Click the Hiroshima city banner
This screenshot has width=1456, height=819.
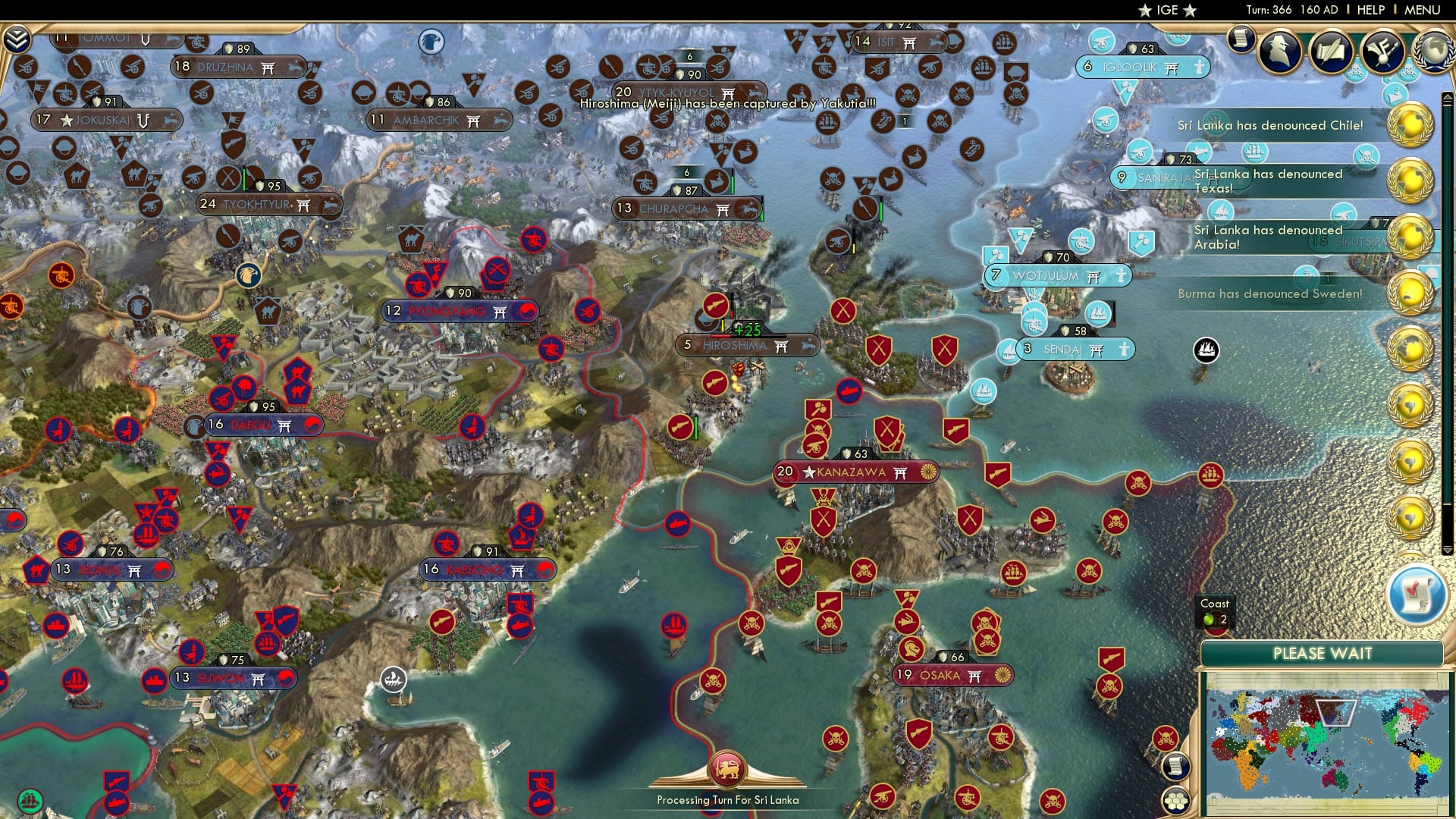(x=747, y=345)
